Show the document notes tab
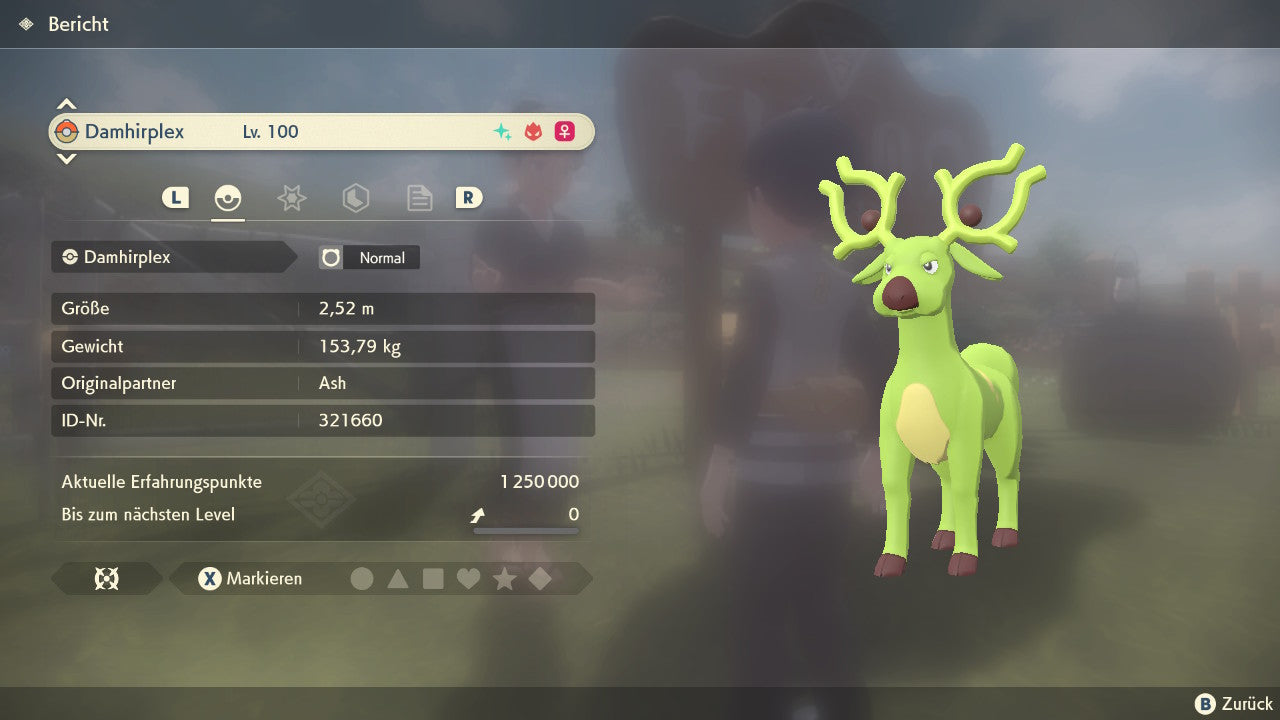The height and width of the screenshot is (720, 1280). click(x=419, y=198)
